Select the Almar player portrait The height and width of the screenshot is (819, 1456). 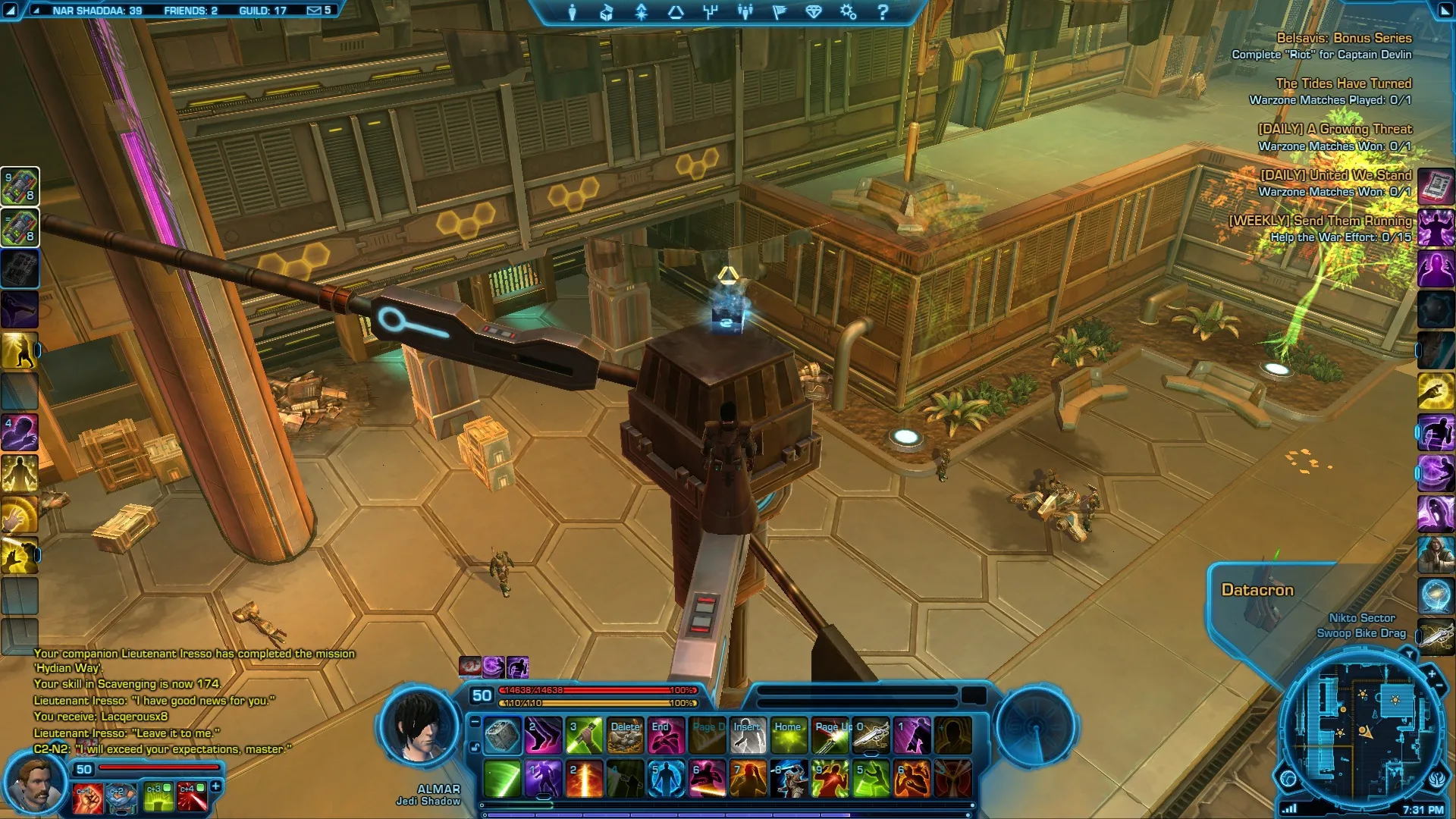[419, 726]
